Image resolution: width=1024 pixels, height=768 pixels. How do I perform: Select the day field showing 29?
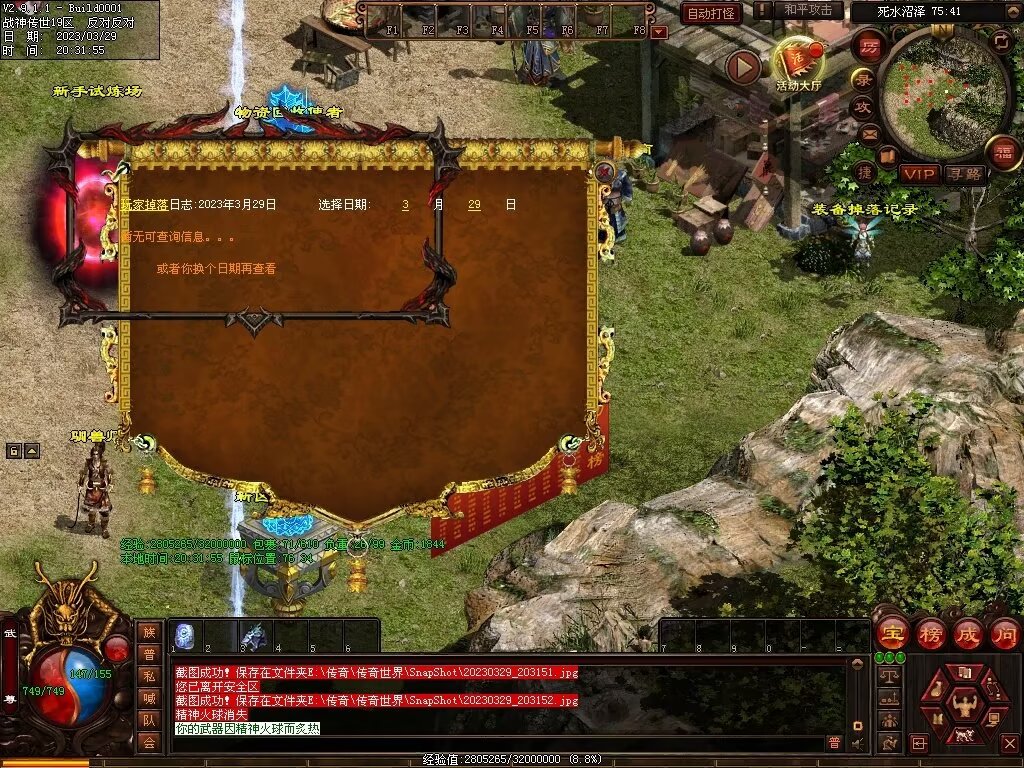point(474,204)
